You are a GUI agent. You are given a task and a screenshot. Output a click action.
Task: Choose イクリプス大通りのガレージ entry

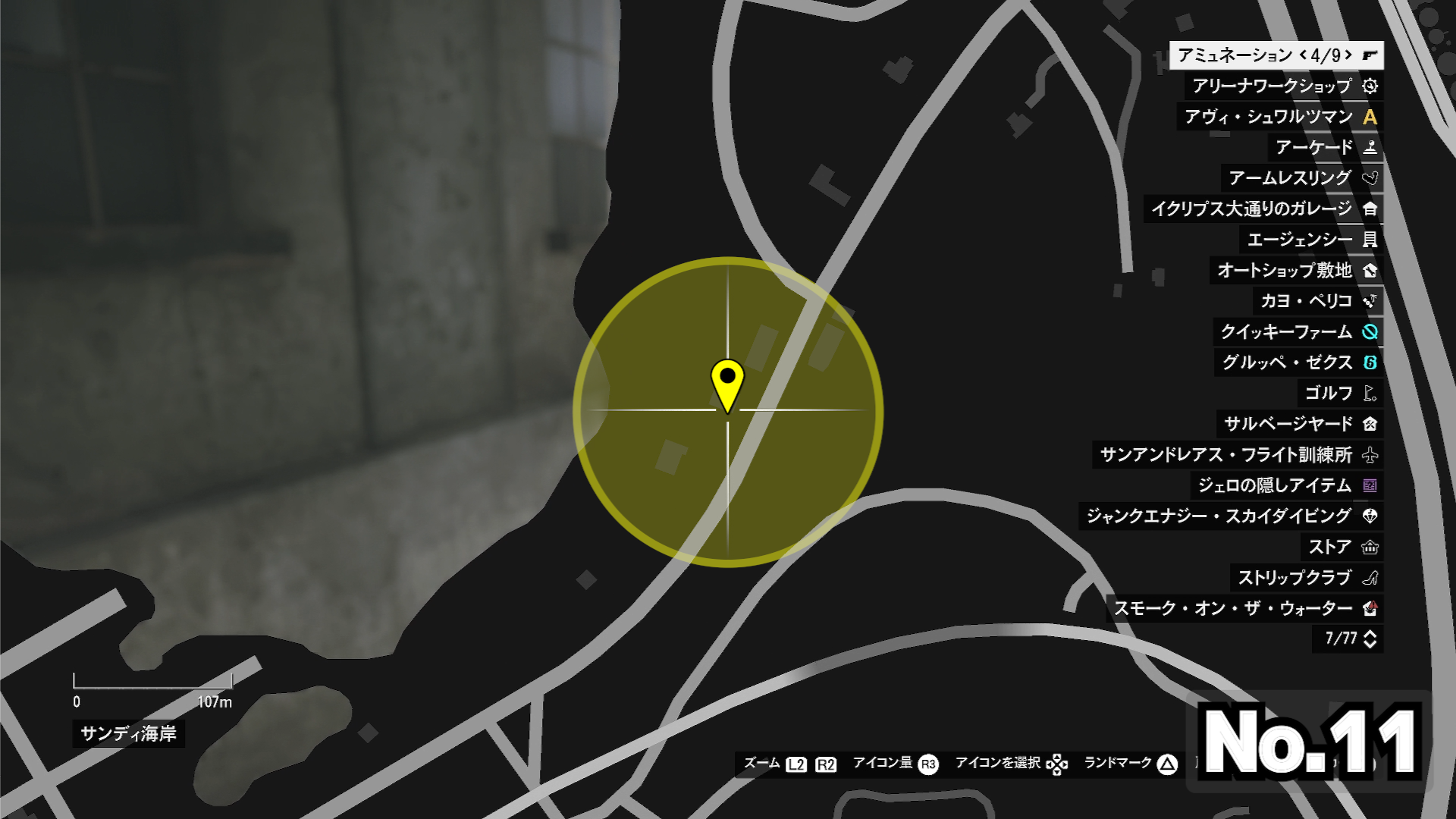point(1263,209)
